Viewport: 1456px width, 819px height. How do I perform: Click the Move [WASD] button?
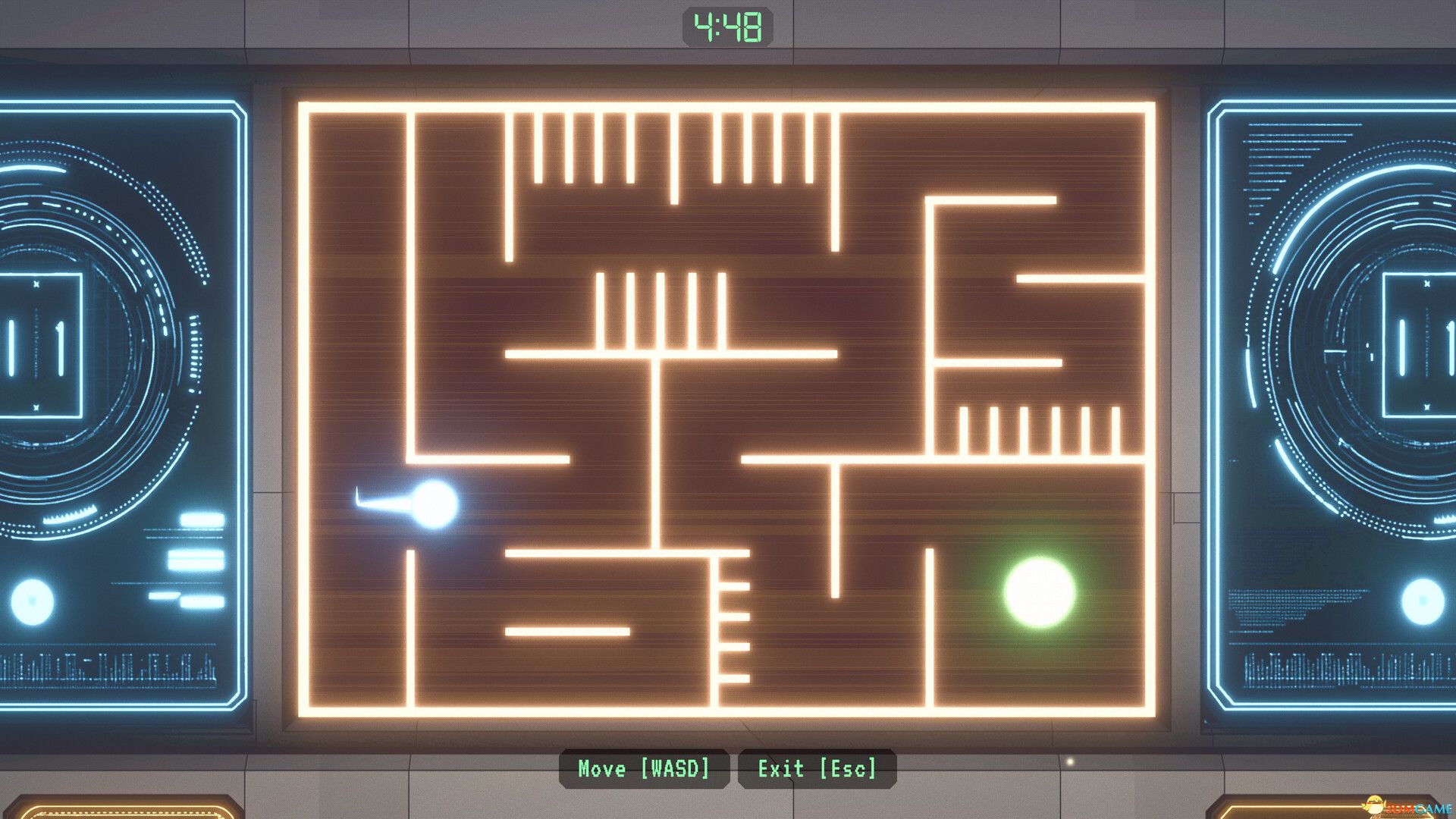(645, 769)
